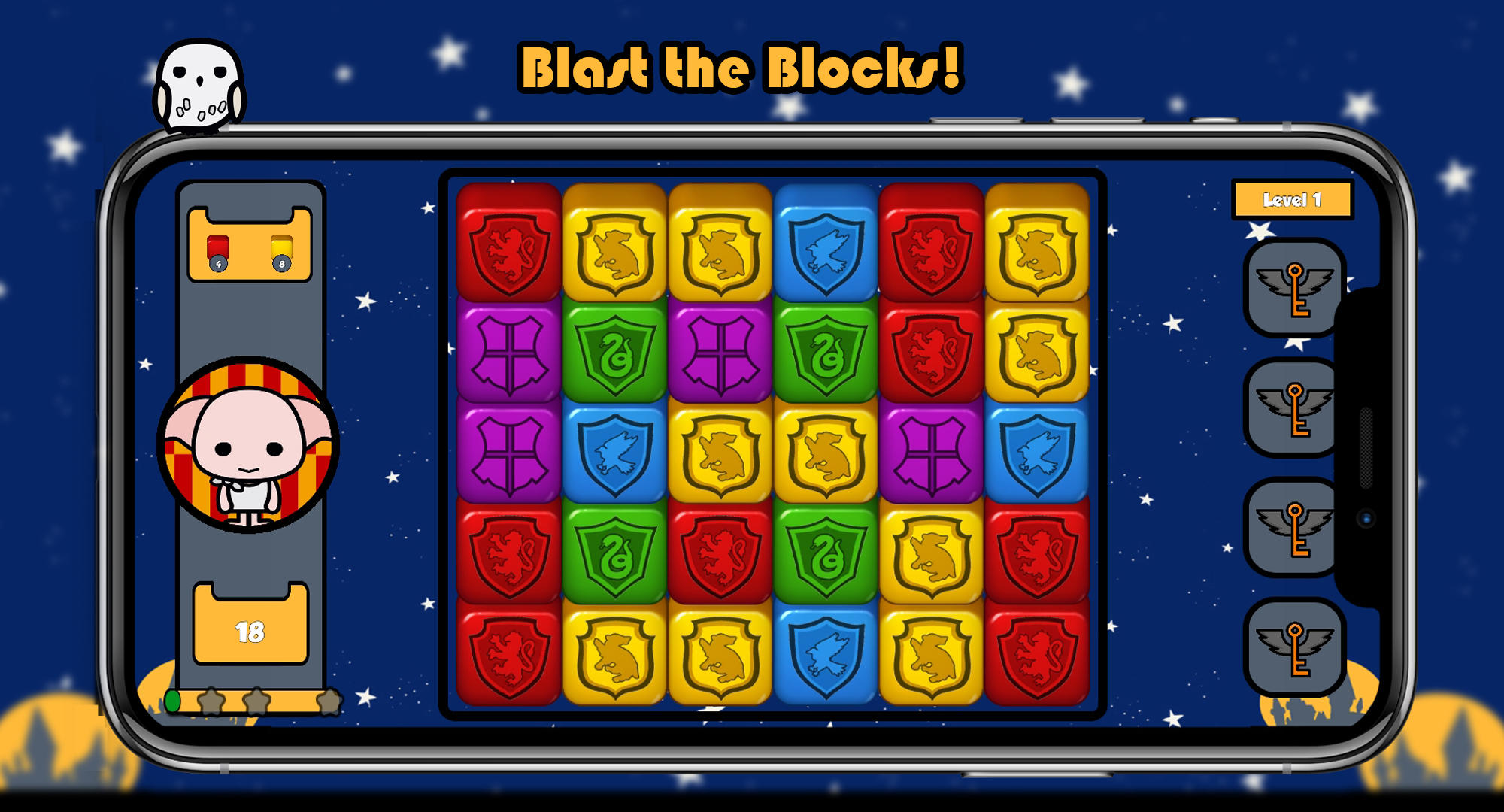Select the first star on the progress bar
This screenshot has height=812, width=1504.
pos(213,701)
